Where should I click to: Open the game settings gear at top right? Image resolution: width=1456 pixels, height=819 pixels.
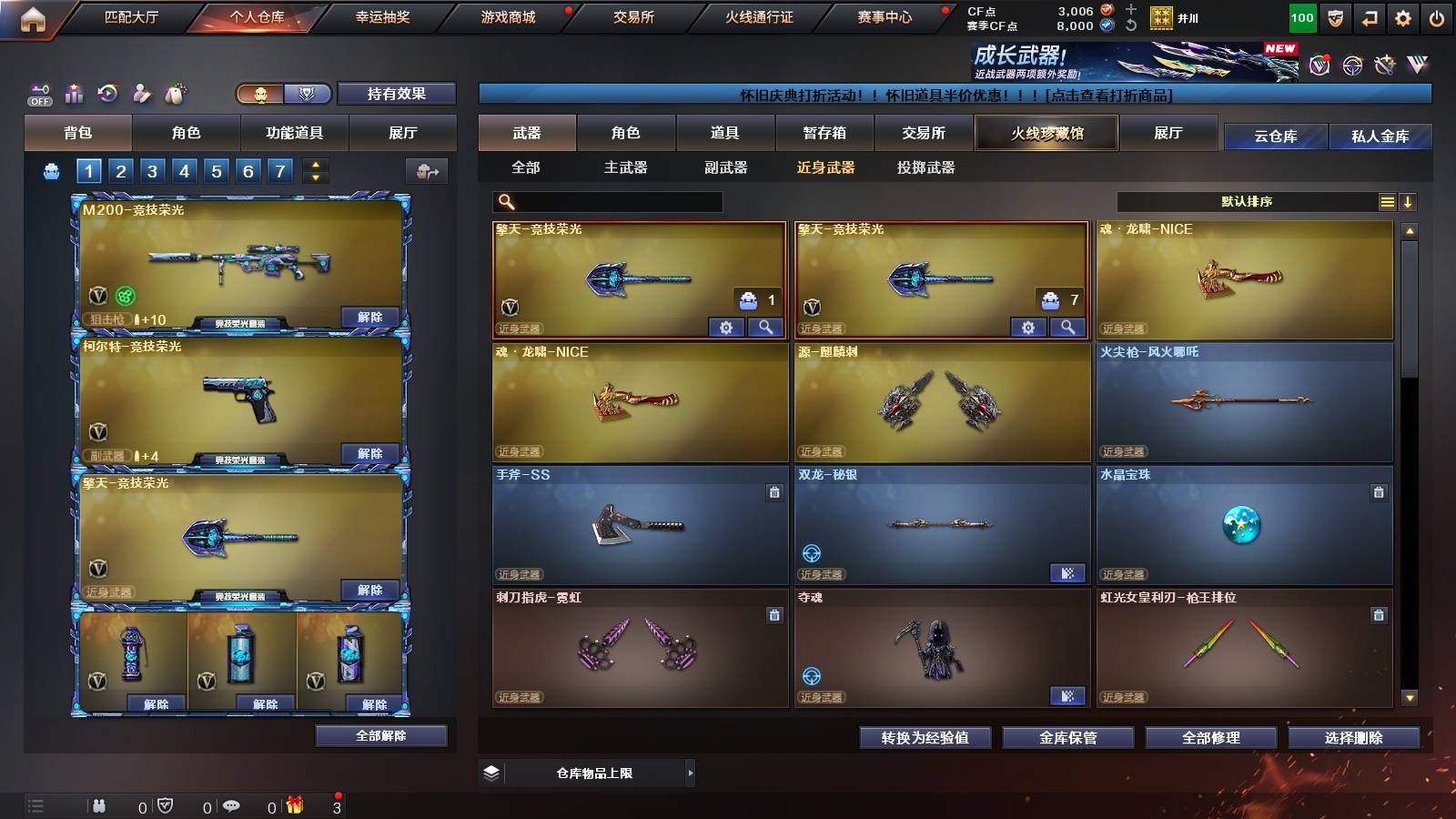click(1402, 17)
